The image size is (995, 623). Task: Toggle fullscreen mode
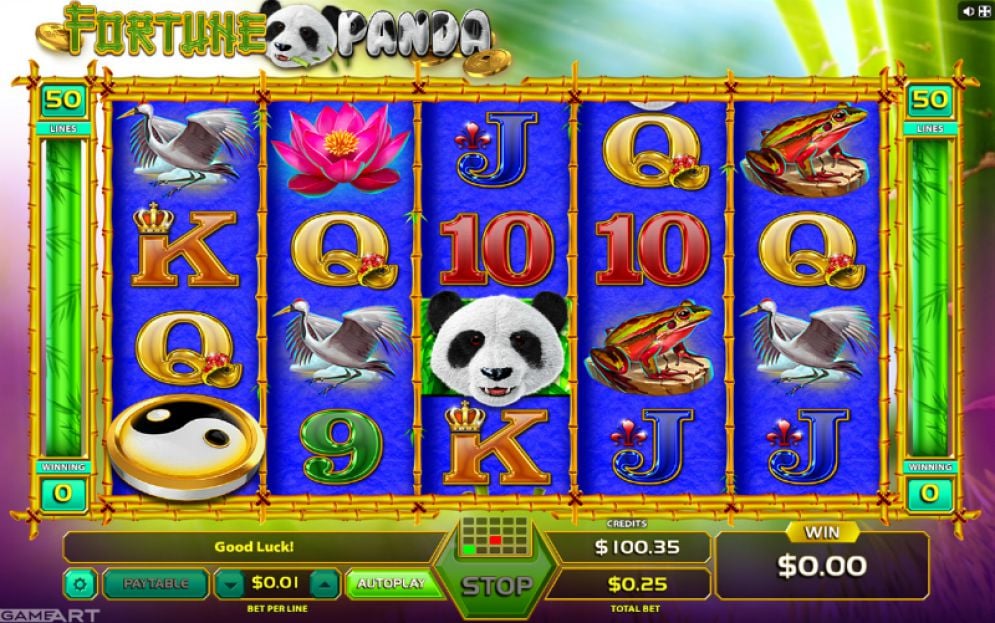click(984, 11)
